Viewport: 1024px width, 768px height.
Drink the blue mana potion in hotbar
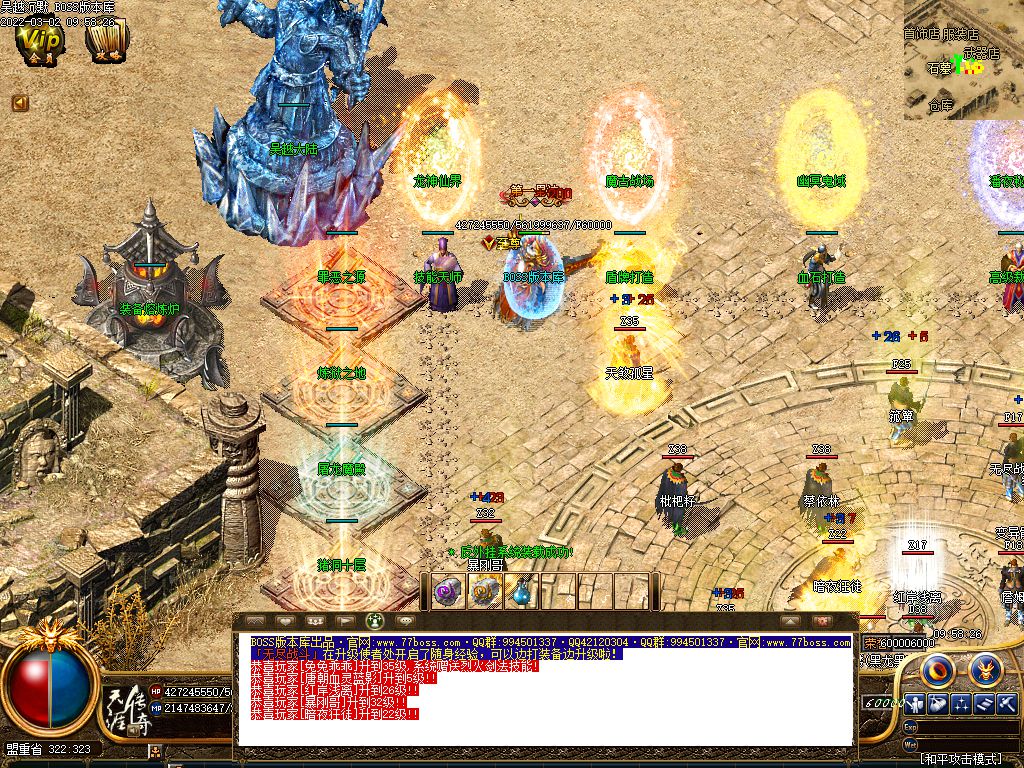tap(521, 593)
